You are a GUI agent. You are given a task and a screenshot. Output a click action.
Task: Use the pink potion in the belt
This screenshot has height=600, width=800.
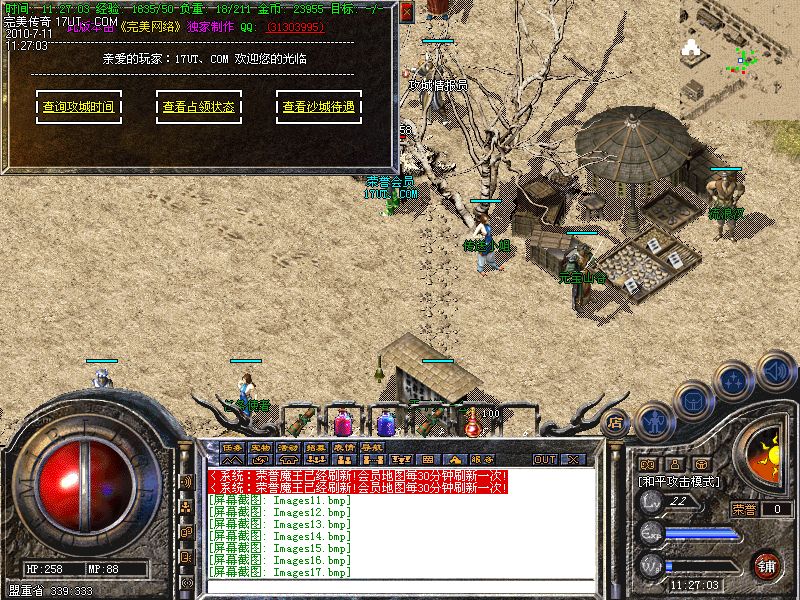tap(343, 423)
